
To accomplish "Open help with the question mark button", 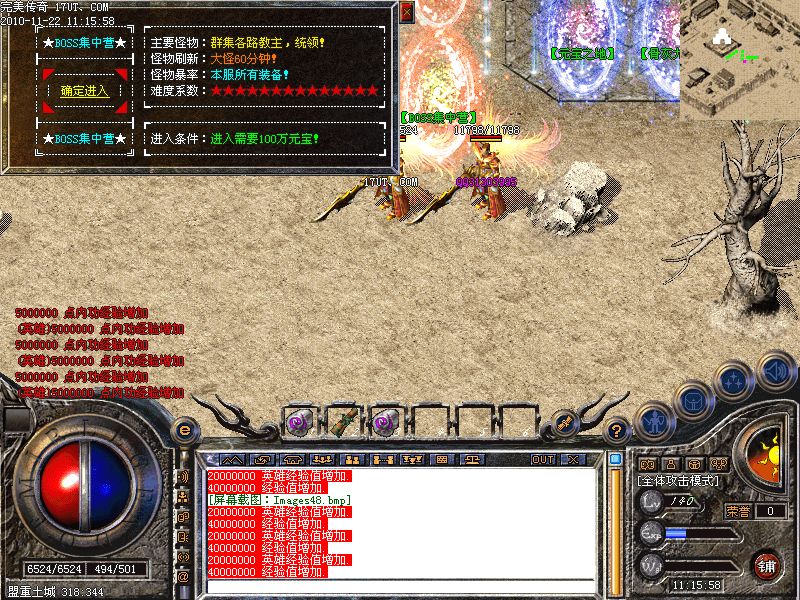I will point(617,431).
